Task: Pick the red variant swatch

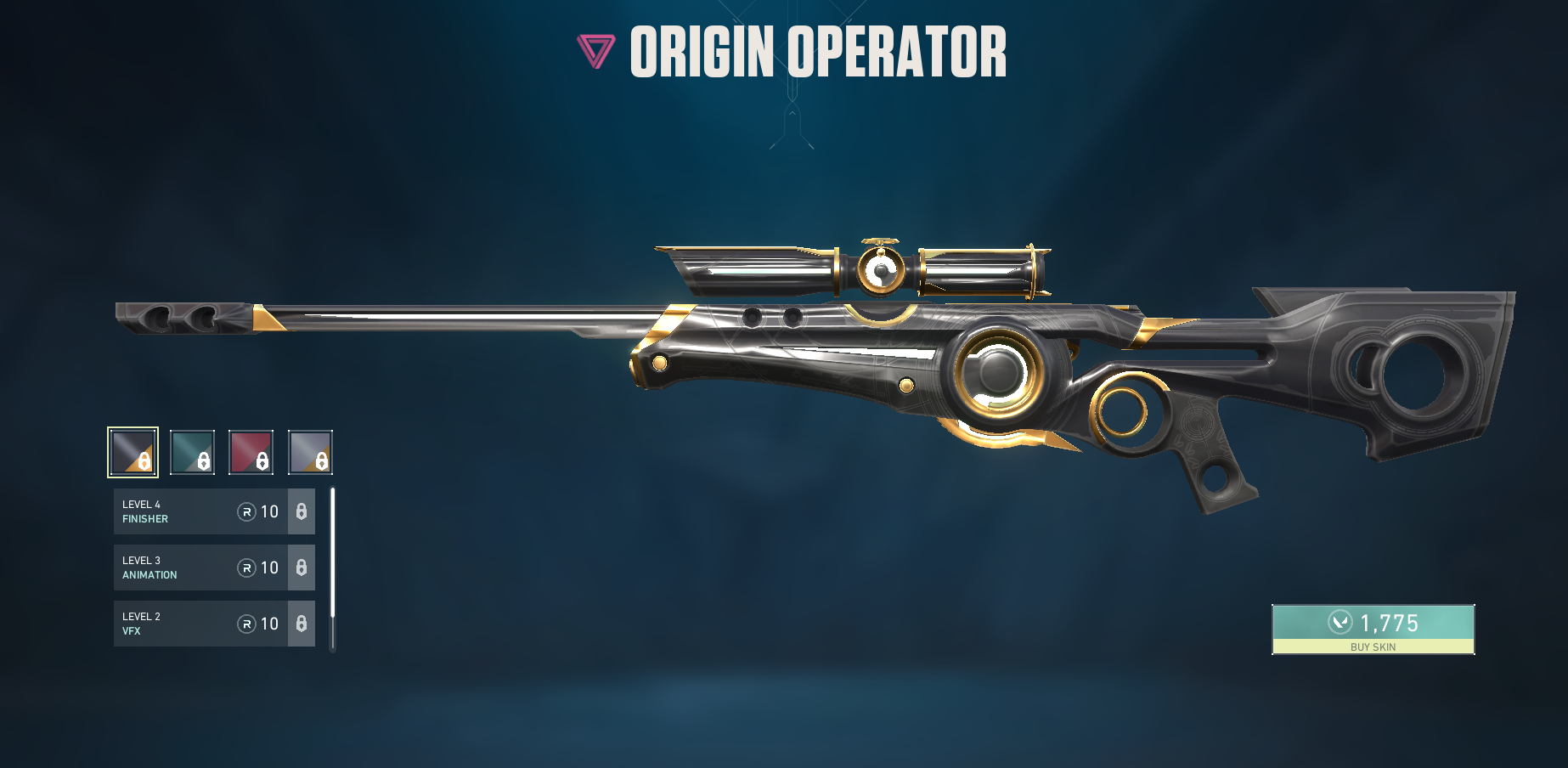Action: click(251, 452)
